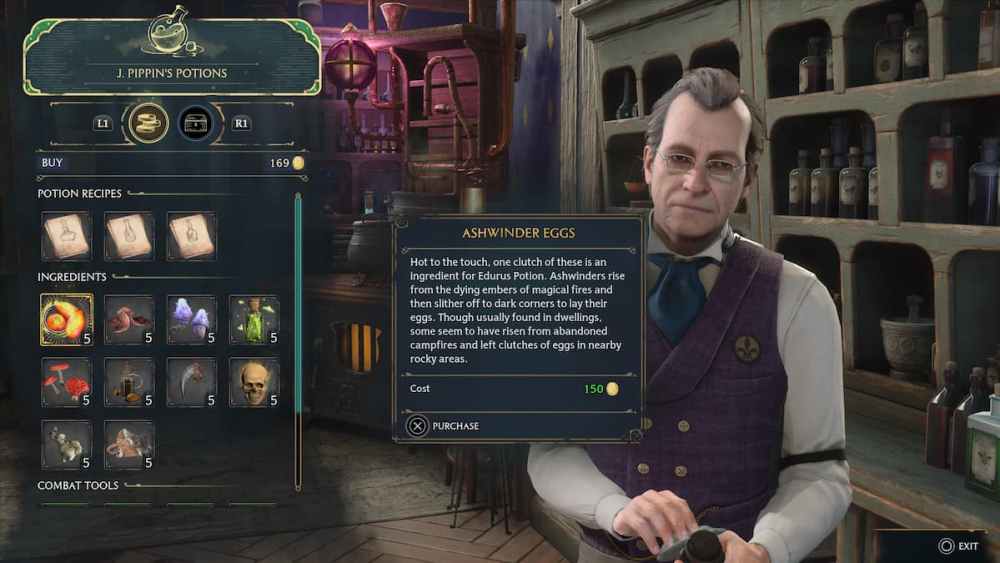Choose the curved fang ingredient
The width and height of the screenshot is (1000, 563).
click(x=191, y=382)
